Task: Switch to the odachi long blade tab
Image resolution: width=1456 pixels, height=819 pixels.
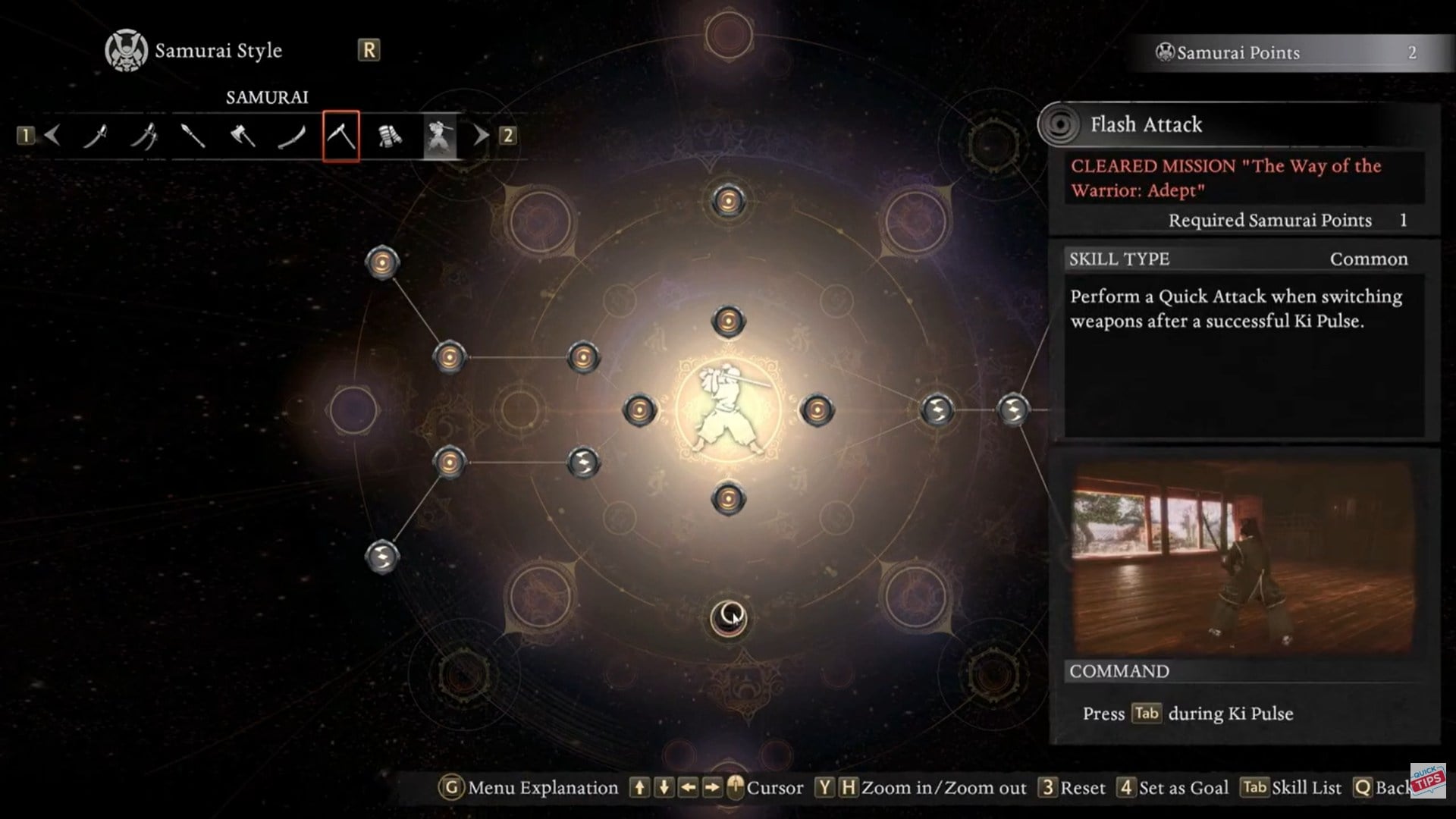Action: [291, 136]
